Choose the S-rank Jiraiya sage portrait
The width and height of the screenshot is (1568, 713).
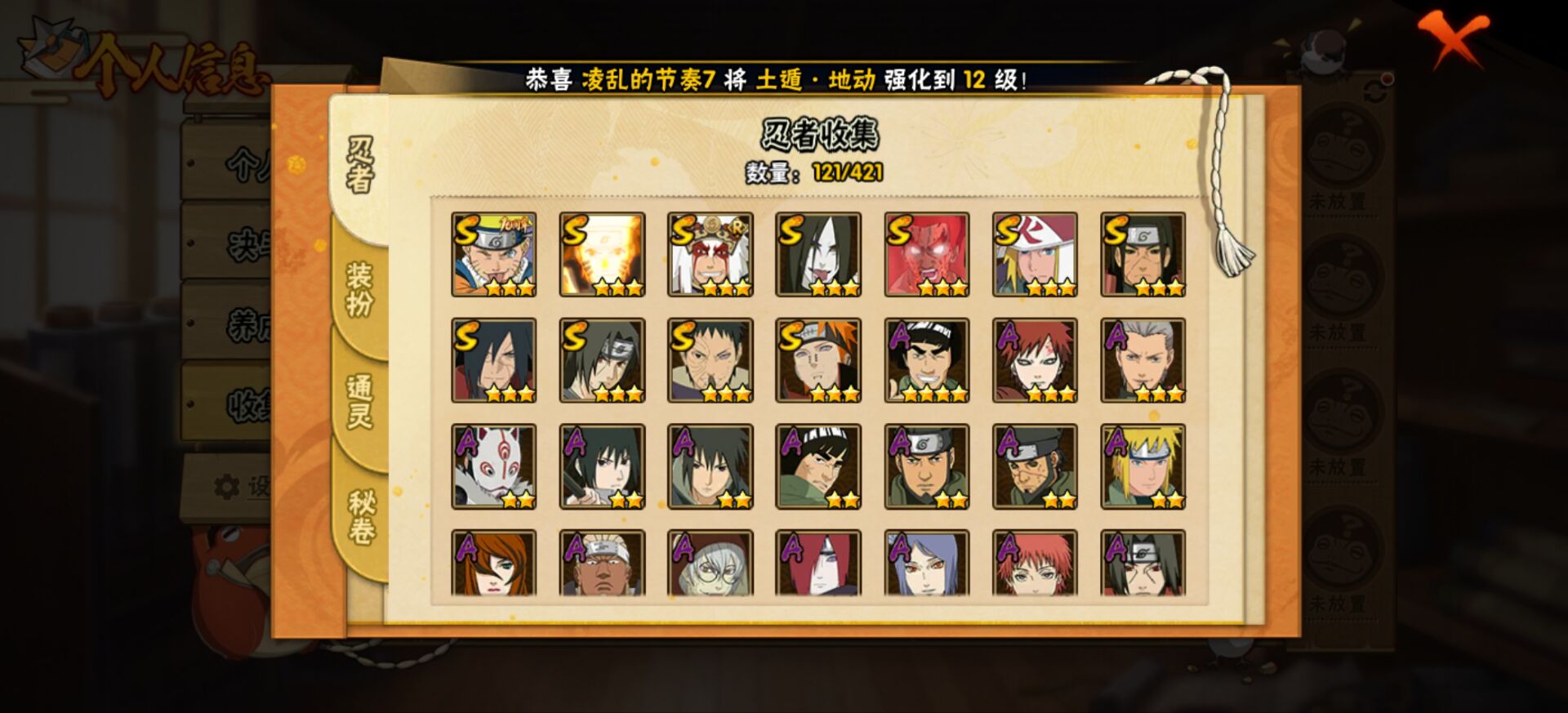click(x=710, y=254)
